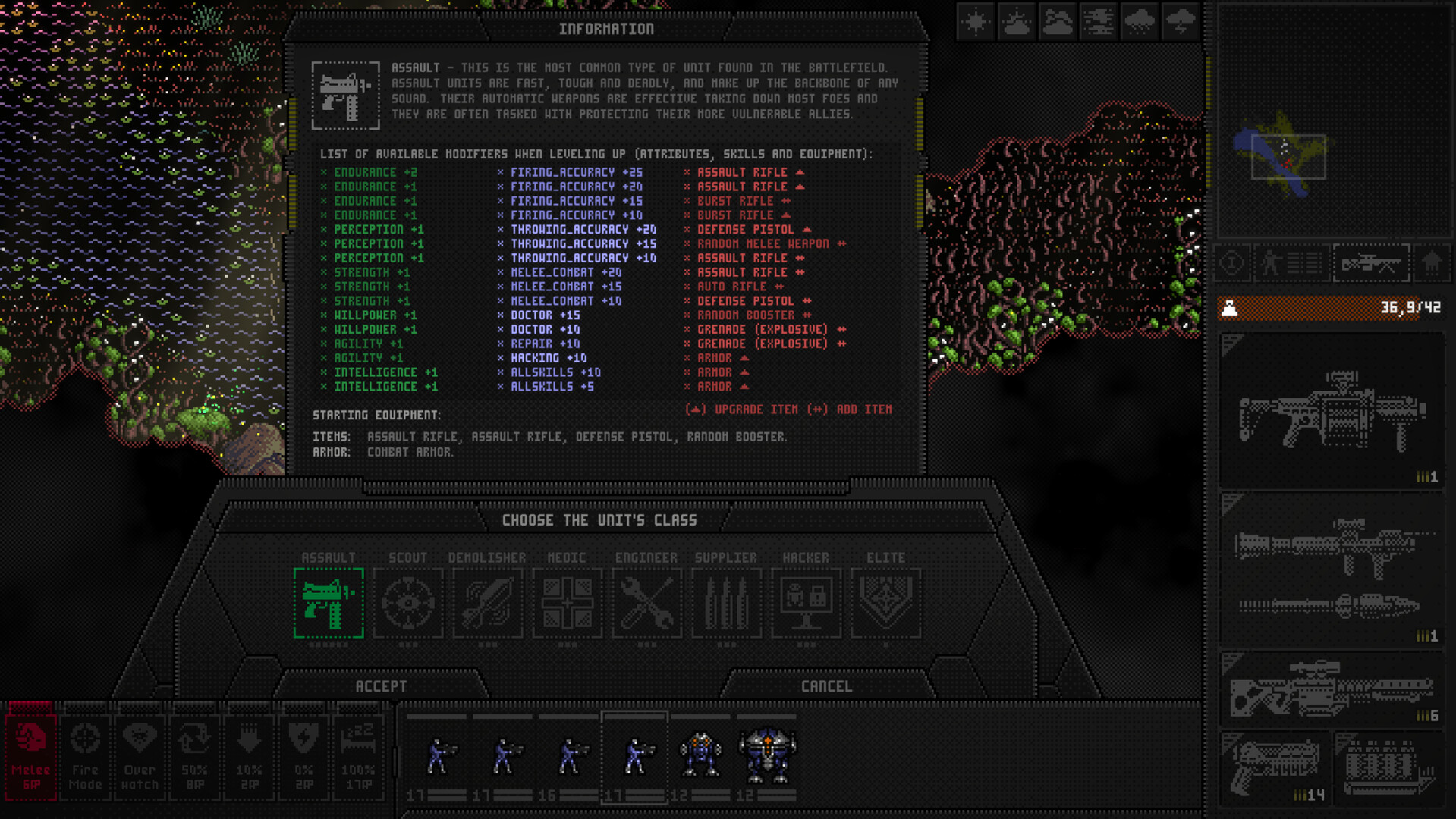The image size is (1456, 819).
Task: Open the weapon loadout tab icon
Action: (1371, 263)
